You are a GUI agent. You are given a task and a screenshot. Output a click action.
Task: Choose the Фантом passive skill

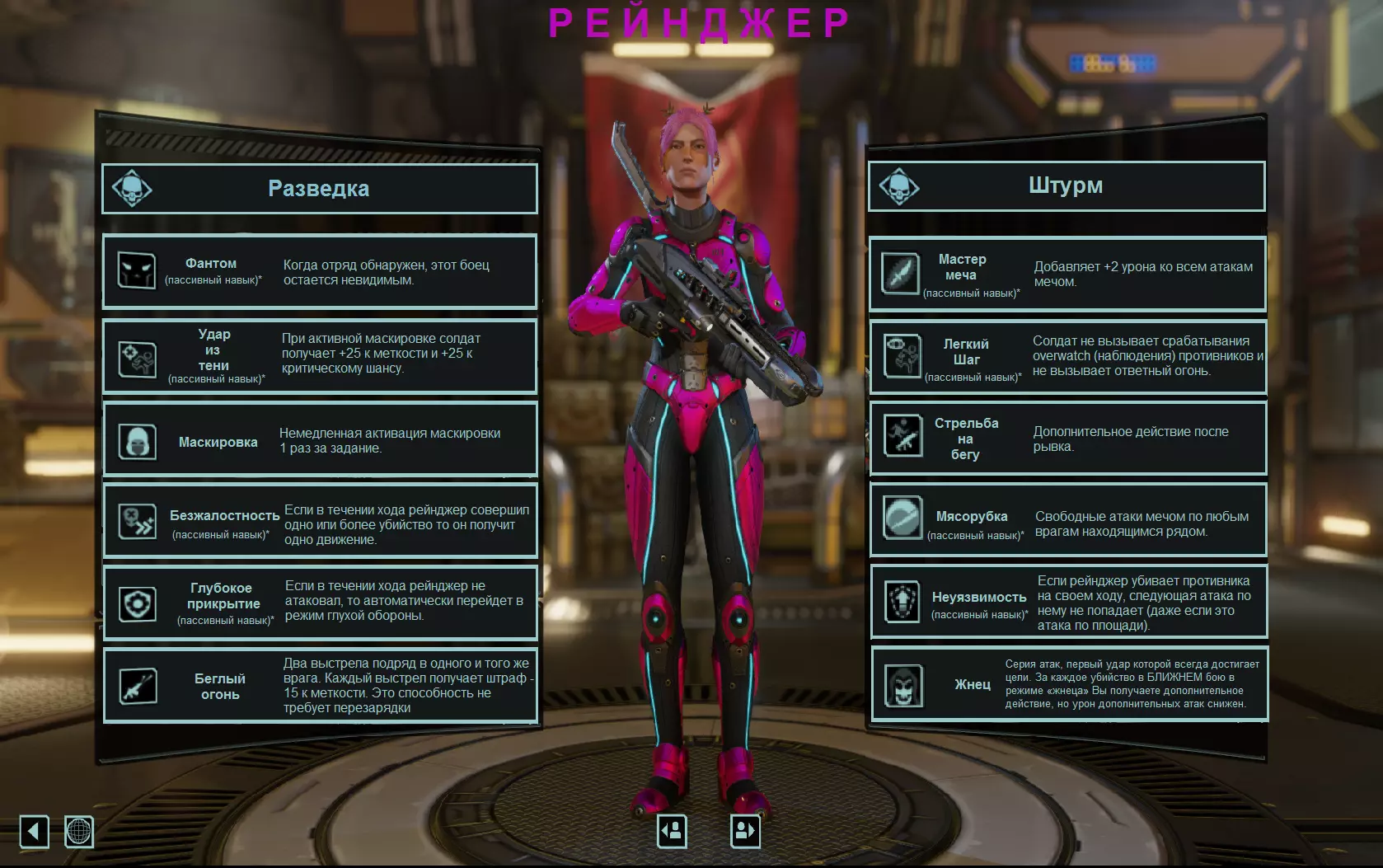319,272
